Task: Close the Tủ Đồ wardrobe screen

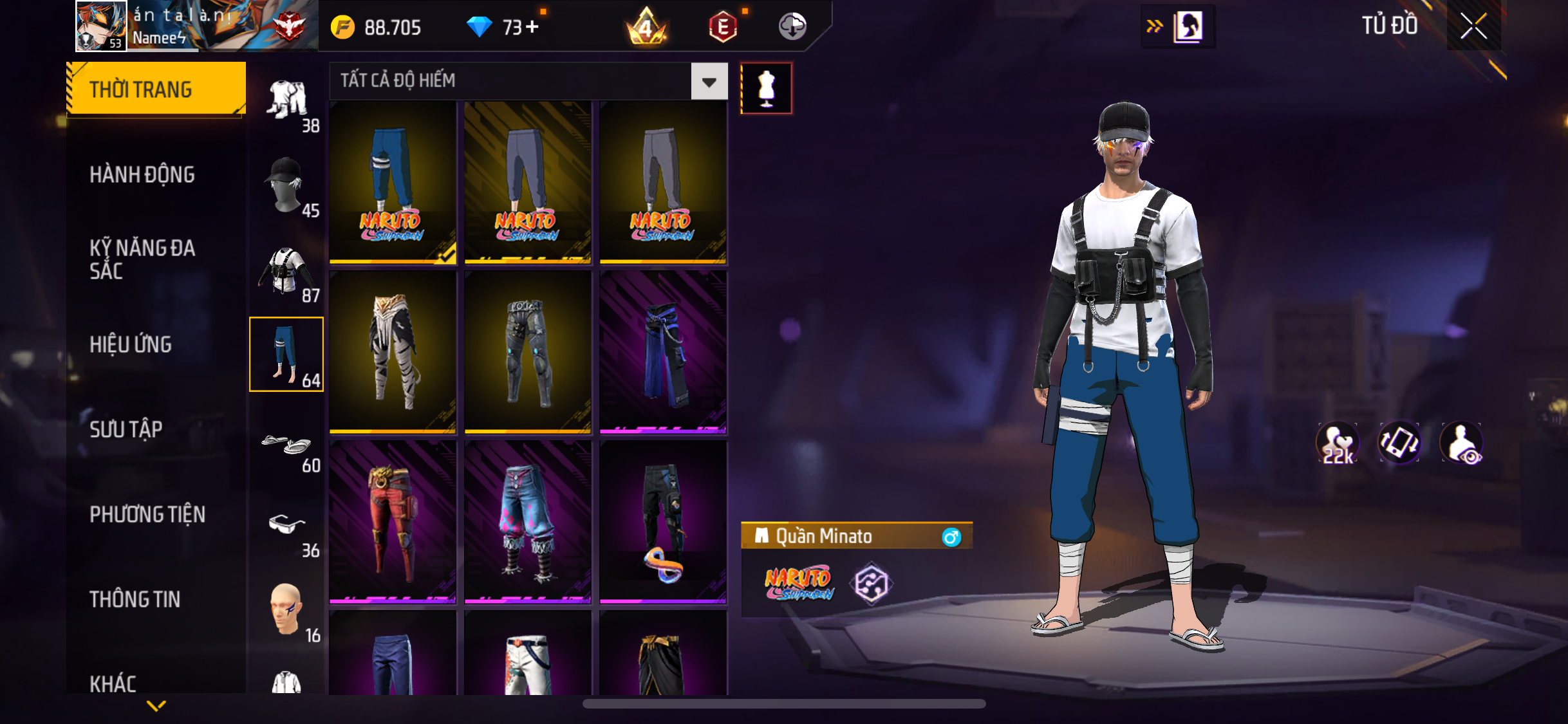Action: pos(1473,26)
